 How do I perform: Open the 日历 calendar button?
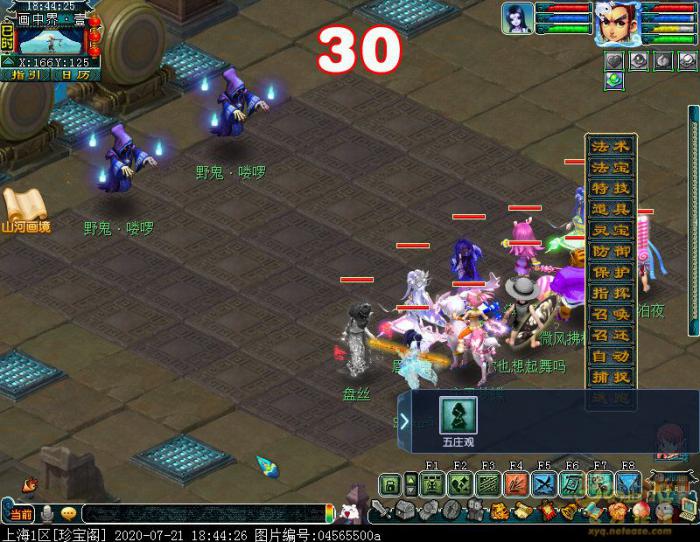coord(74,74)
